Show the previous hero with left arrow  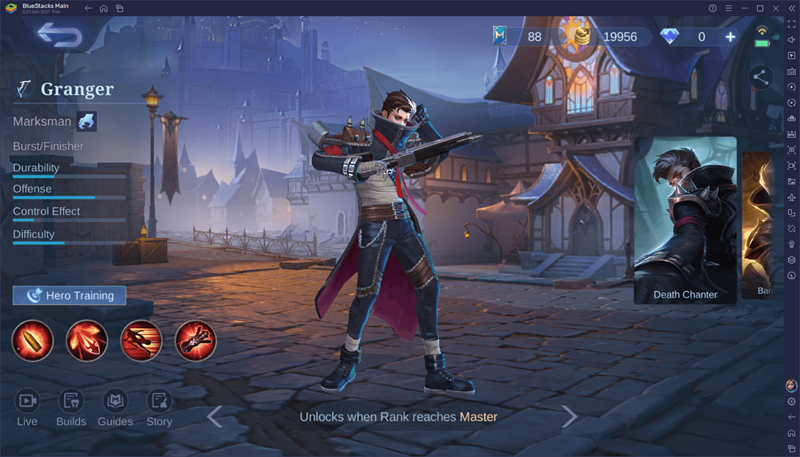[214, 416]
